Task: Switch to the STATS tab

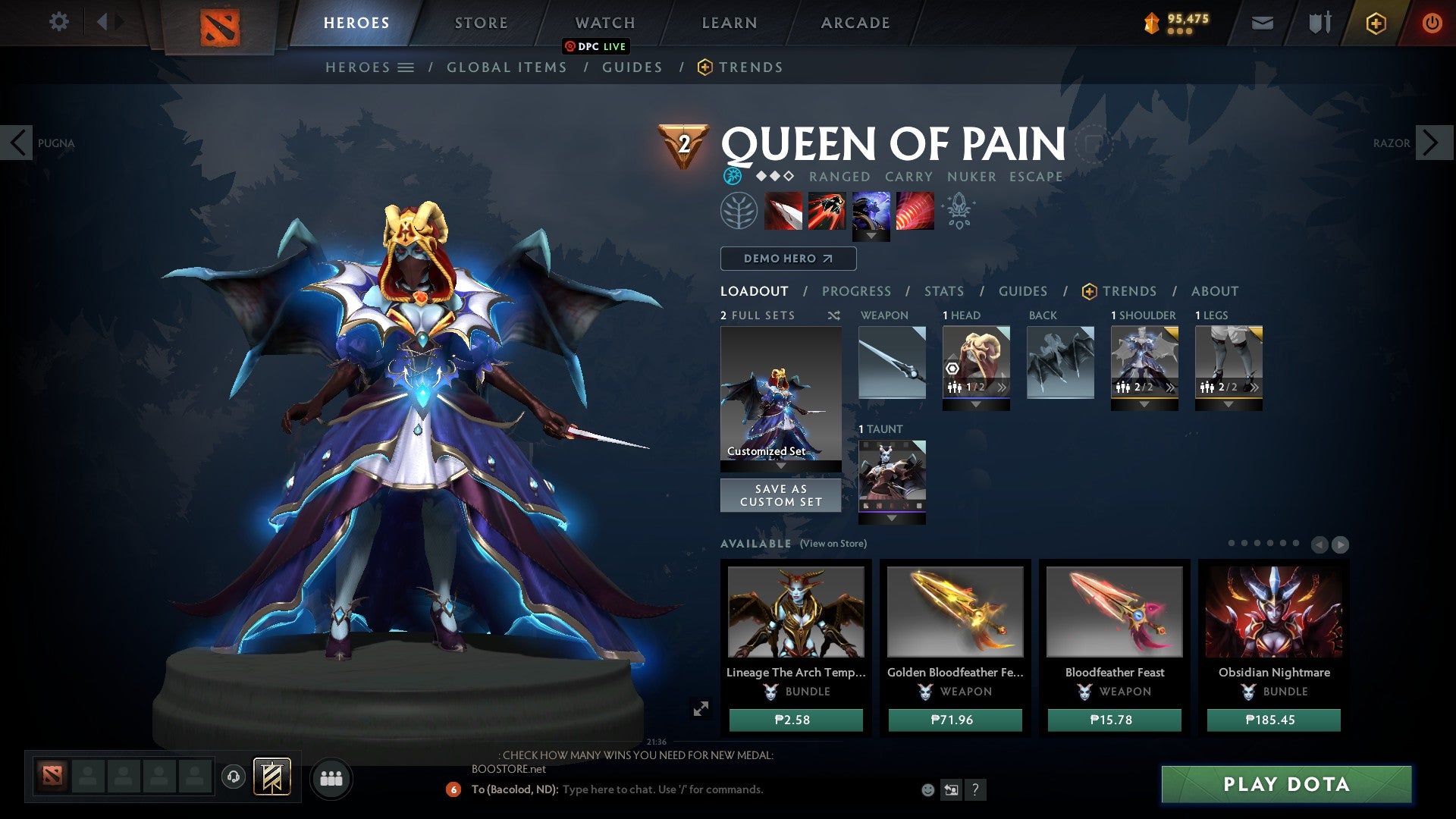Action: coord(943,290)
